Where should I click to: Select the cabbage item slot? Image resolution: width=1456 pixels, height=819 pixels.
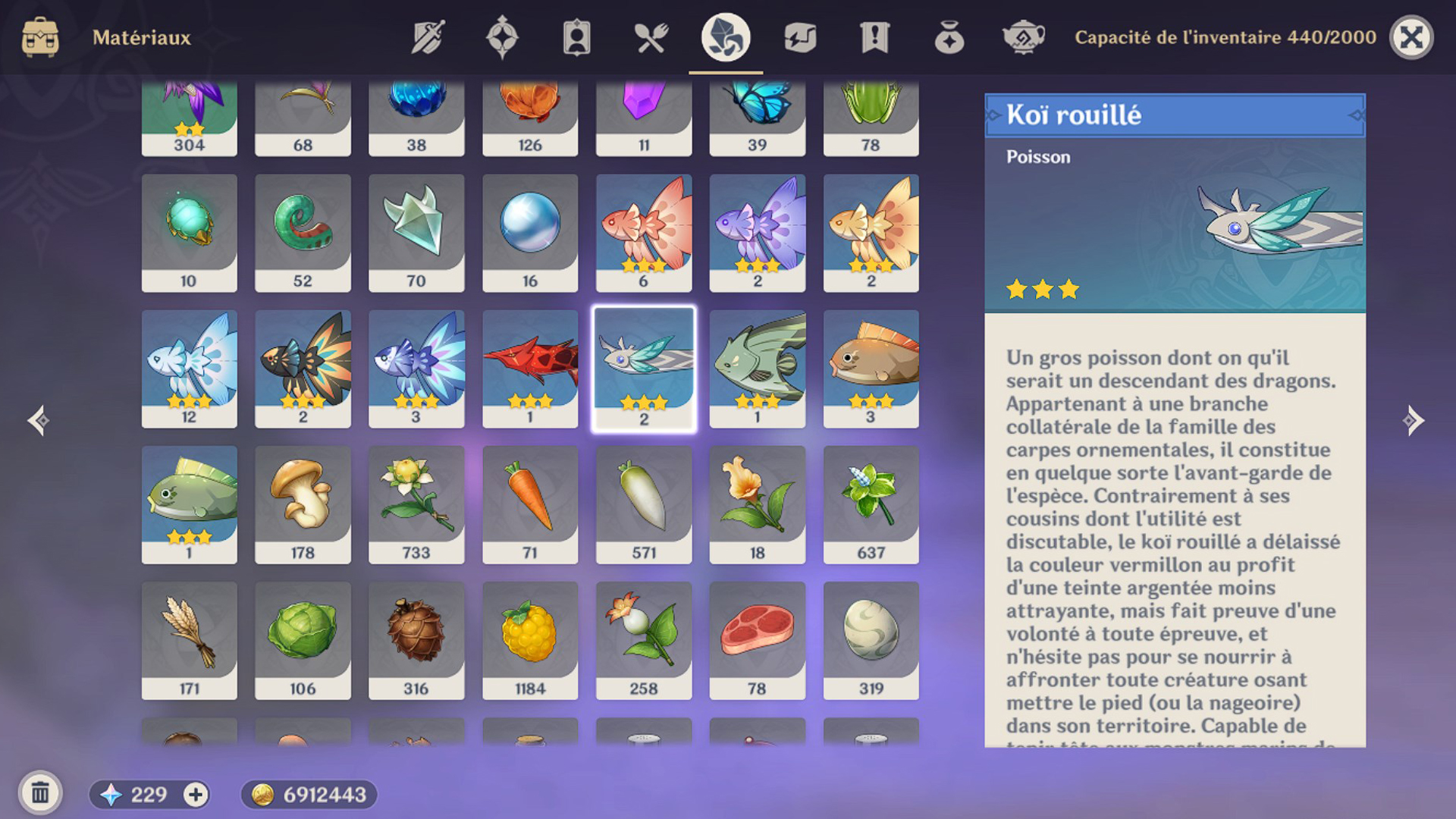[x=303, y=640]
